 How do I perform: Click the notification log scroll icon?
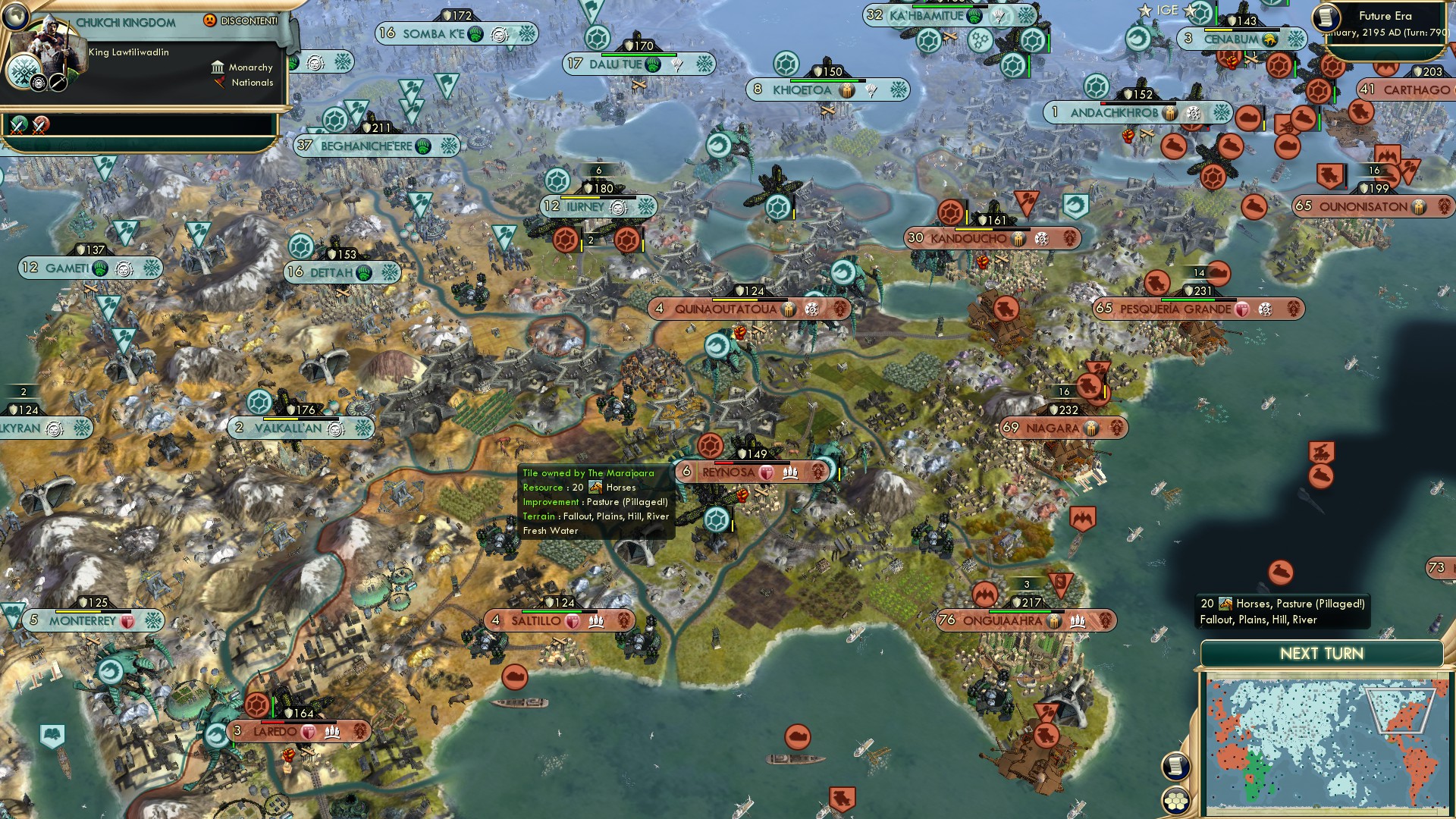1175,766
